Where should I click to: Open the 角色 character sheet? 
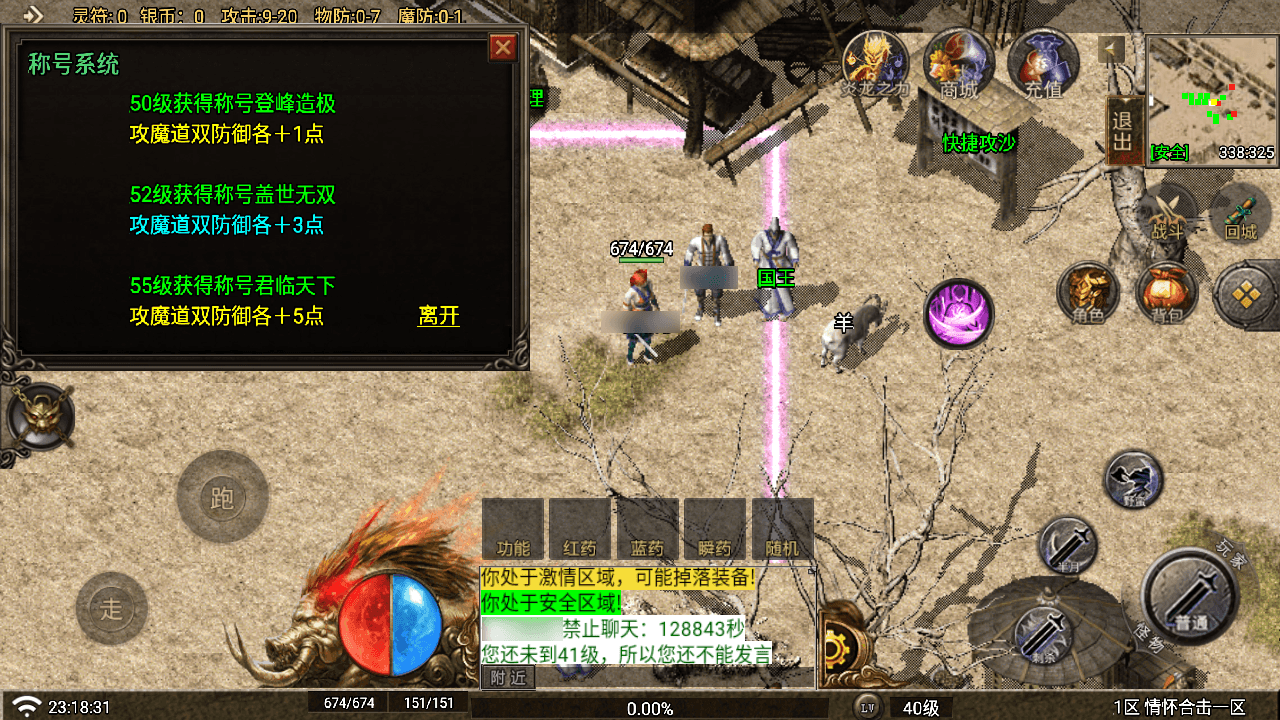coord(1088,293)
